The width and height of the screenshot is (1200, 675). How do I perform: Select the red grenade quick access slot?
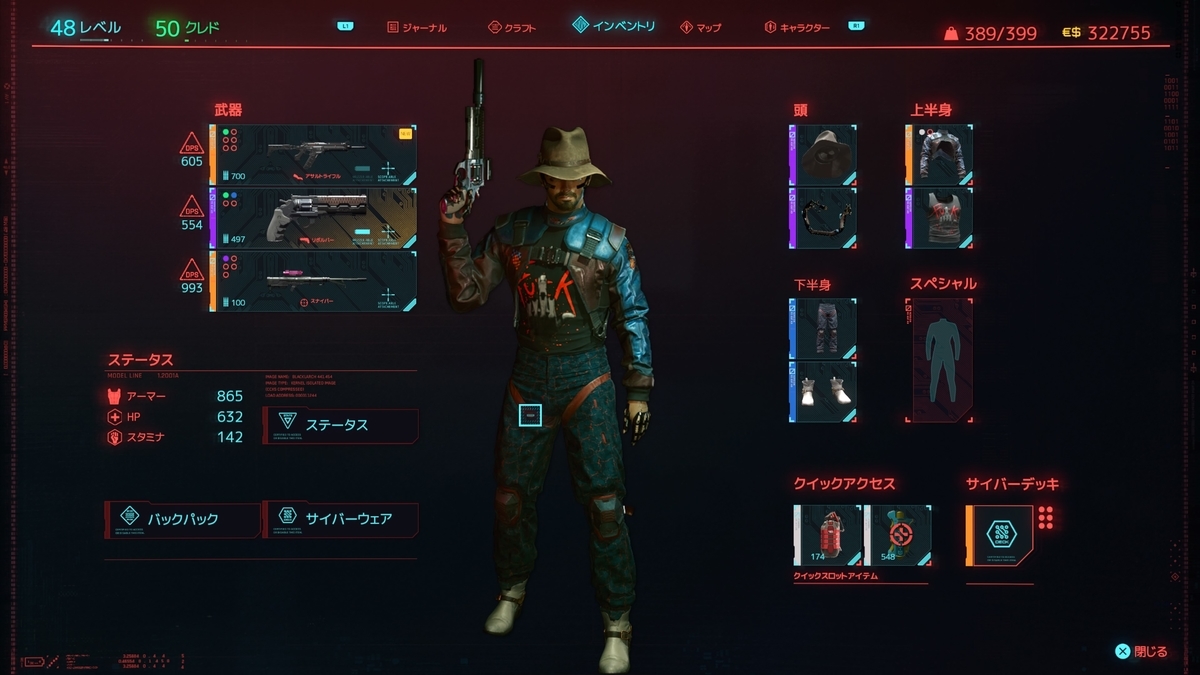click(828, 535)
